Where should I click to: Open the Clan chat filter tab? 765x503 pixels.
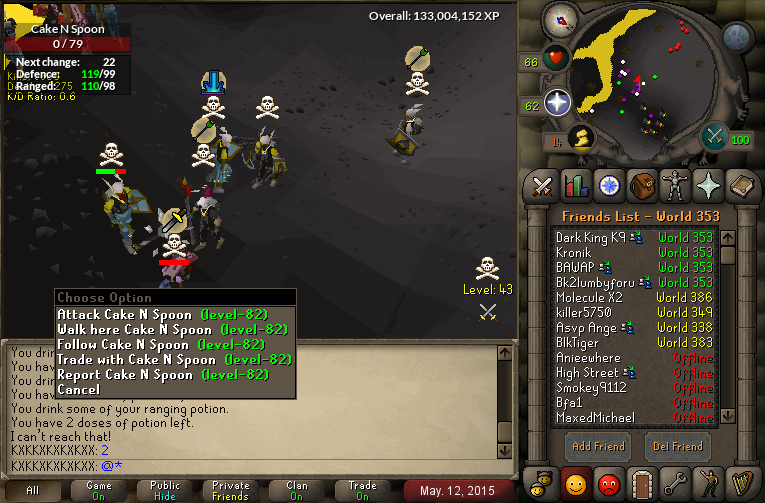click(297, 491)
